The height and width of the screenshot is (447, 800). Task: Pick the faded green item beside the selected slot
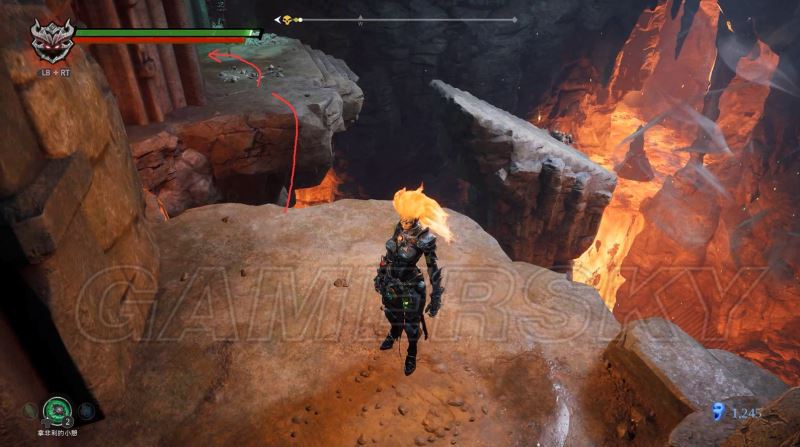pyautogui.click(x=30, y=410)
